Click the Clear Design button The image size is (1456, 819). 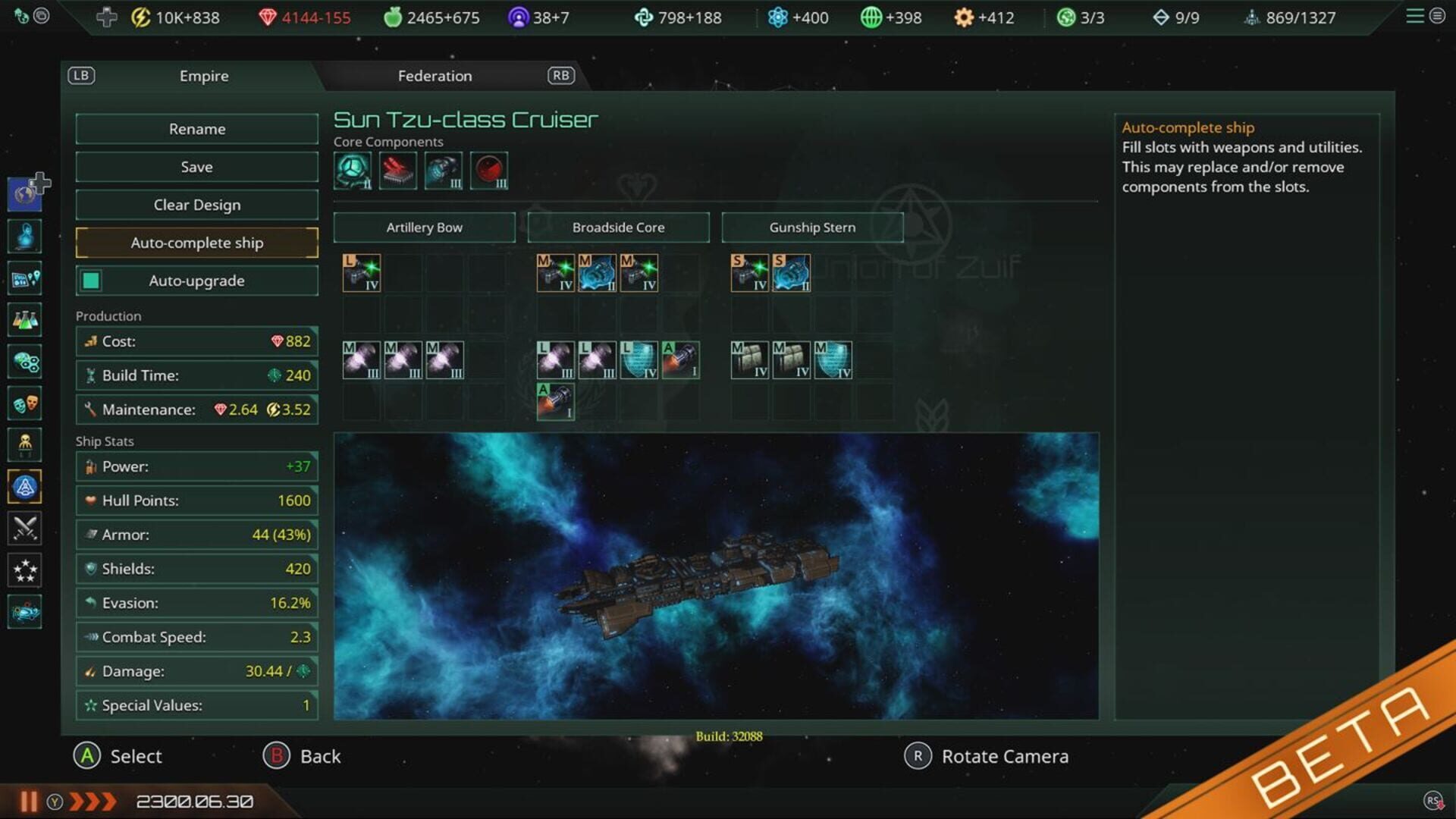pyautogui.click(x=196, y=204)
